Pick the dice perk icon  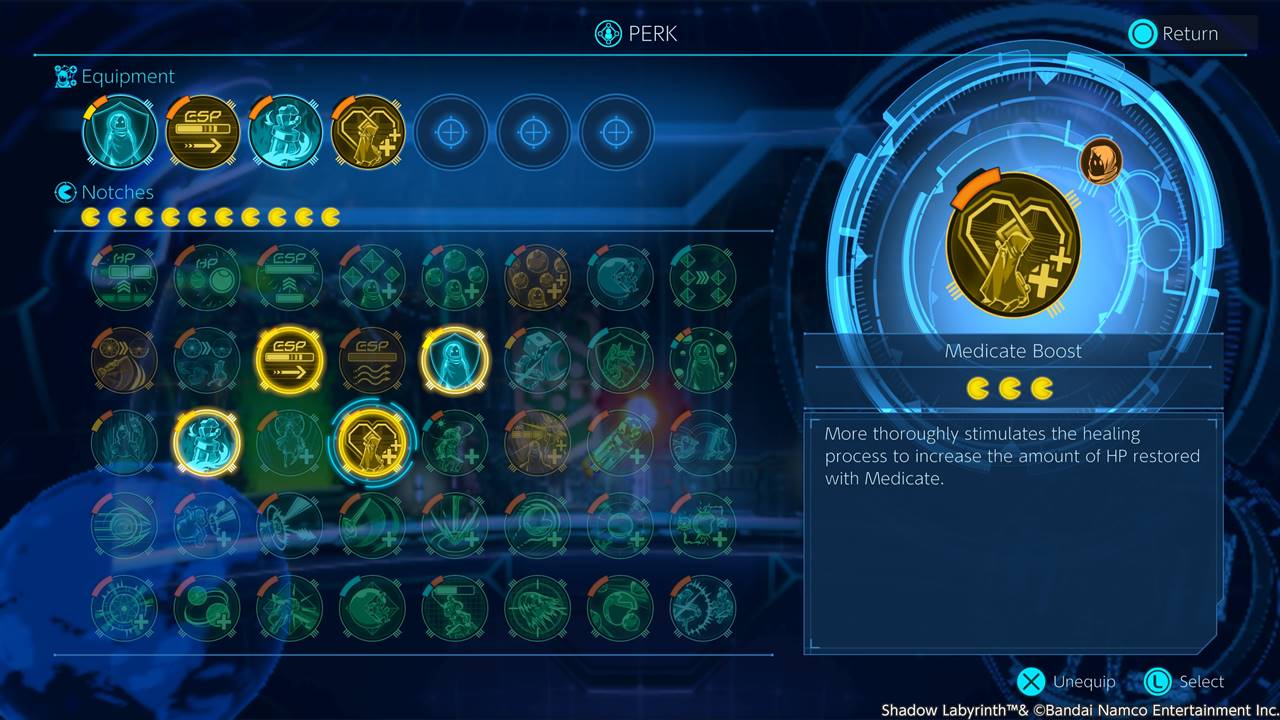tap(537, 360)
